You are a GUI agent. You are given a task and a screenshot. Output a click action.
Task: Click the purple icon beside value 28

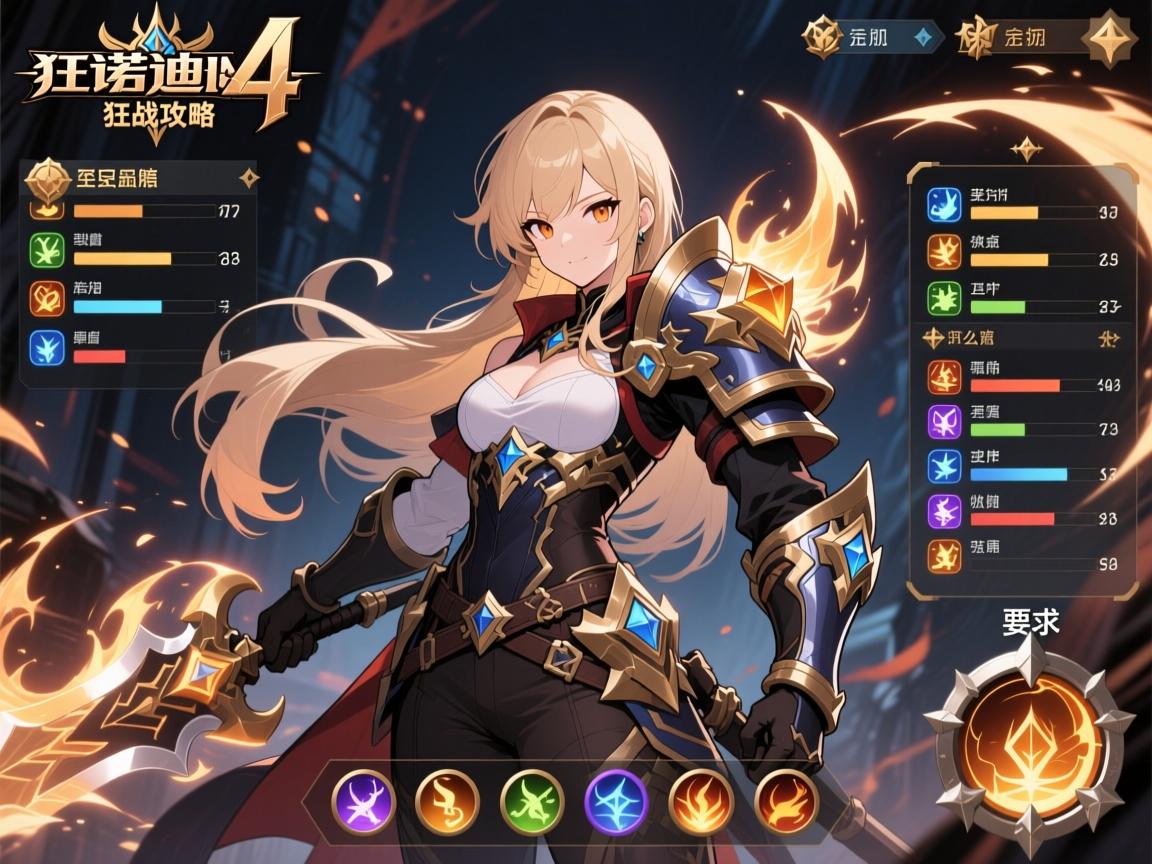tap(944, 511)
